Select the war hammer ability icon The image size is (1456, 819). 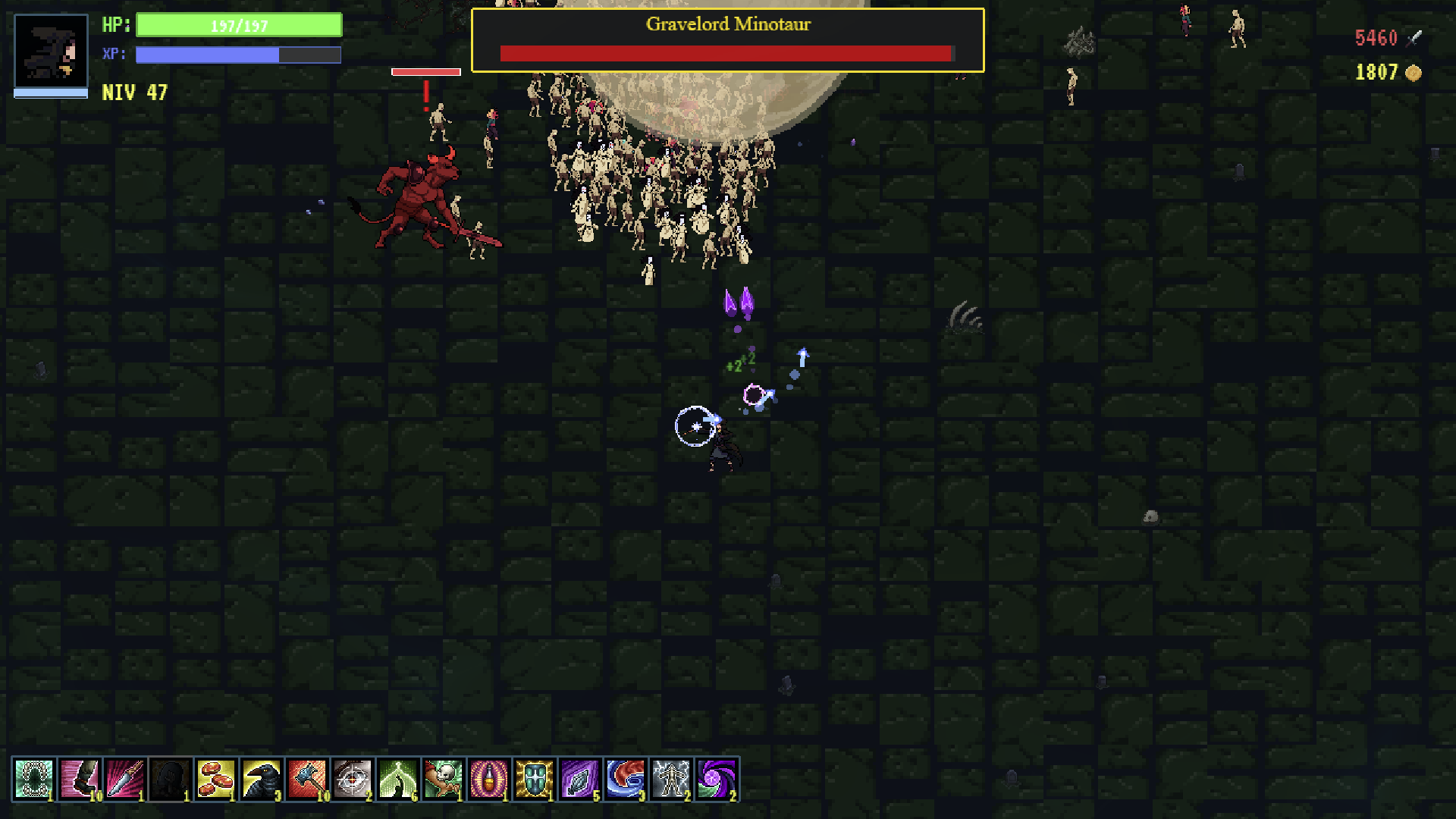tap(307, 779)
